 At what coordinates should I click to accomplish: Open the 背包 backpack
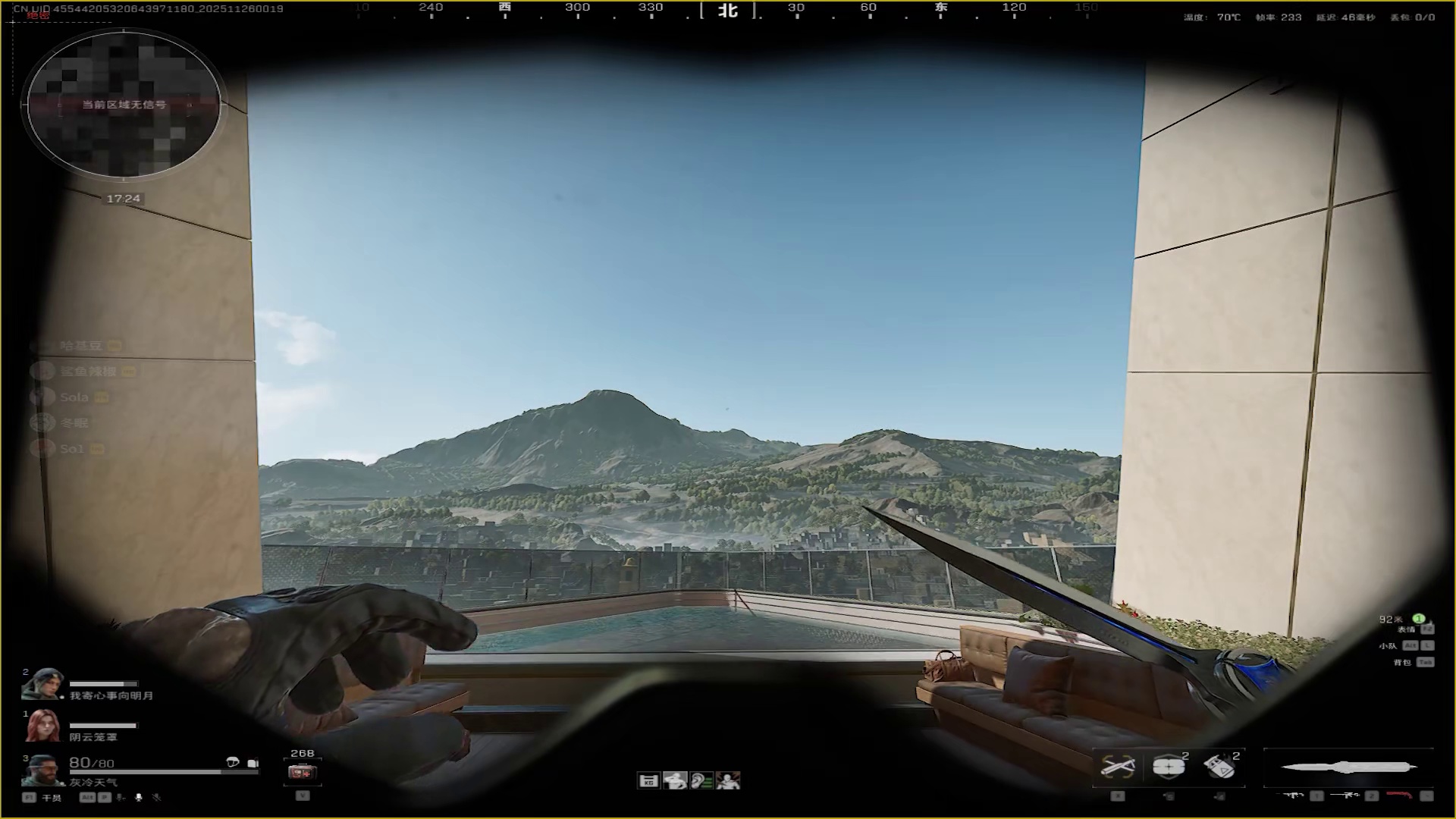[x=1403, y=662]
